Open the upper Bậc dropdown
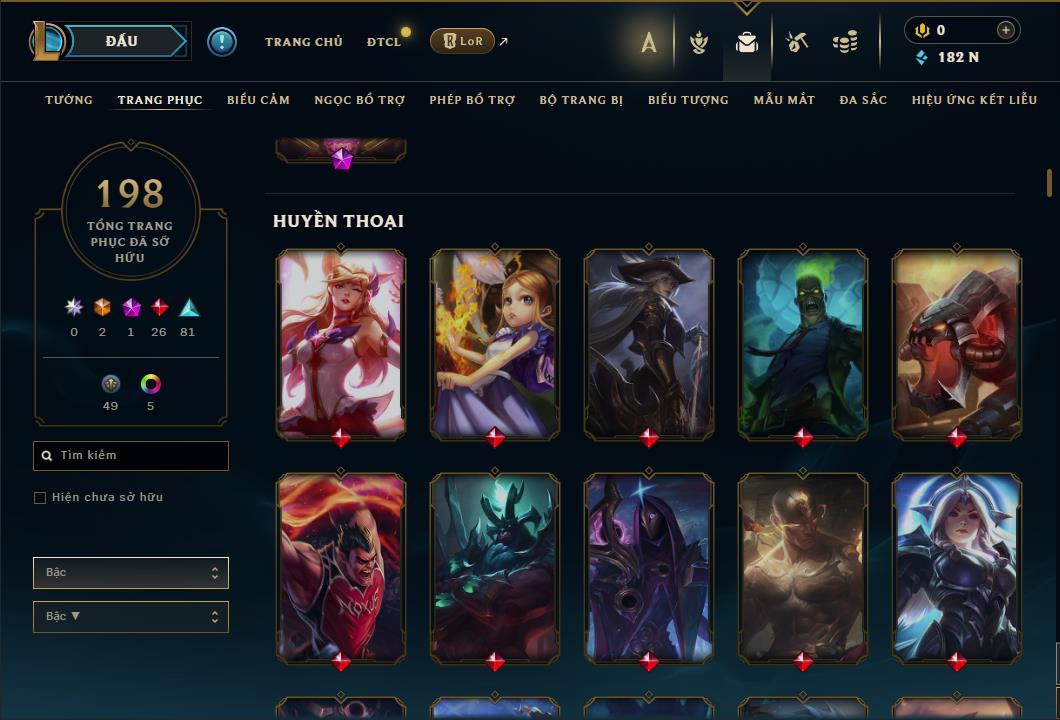The width and height of the screenshot is (1060, 720). coord(131,573)
